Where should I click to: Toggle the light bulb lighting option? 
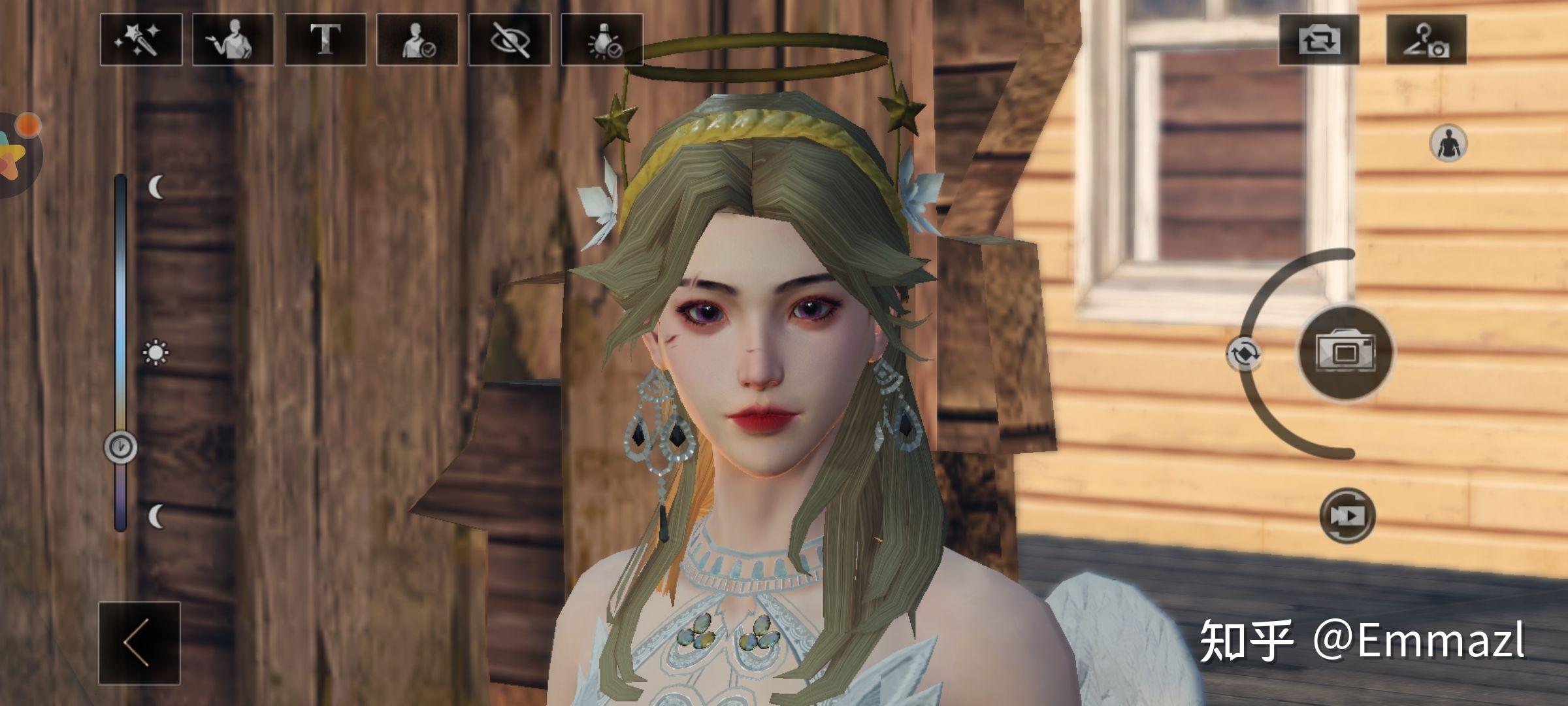coord(602,40)
